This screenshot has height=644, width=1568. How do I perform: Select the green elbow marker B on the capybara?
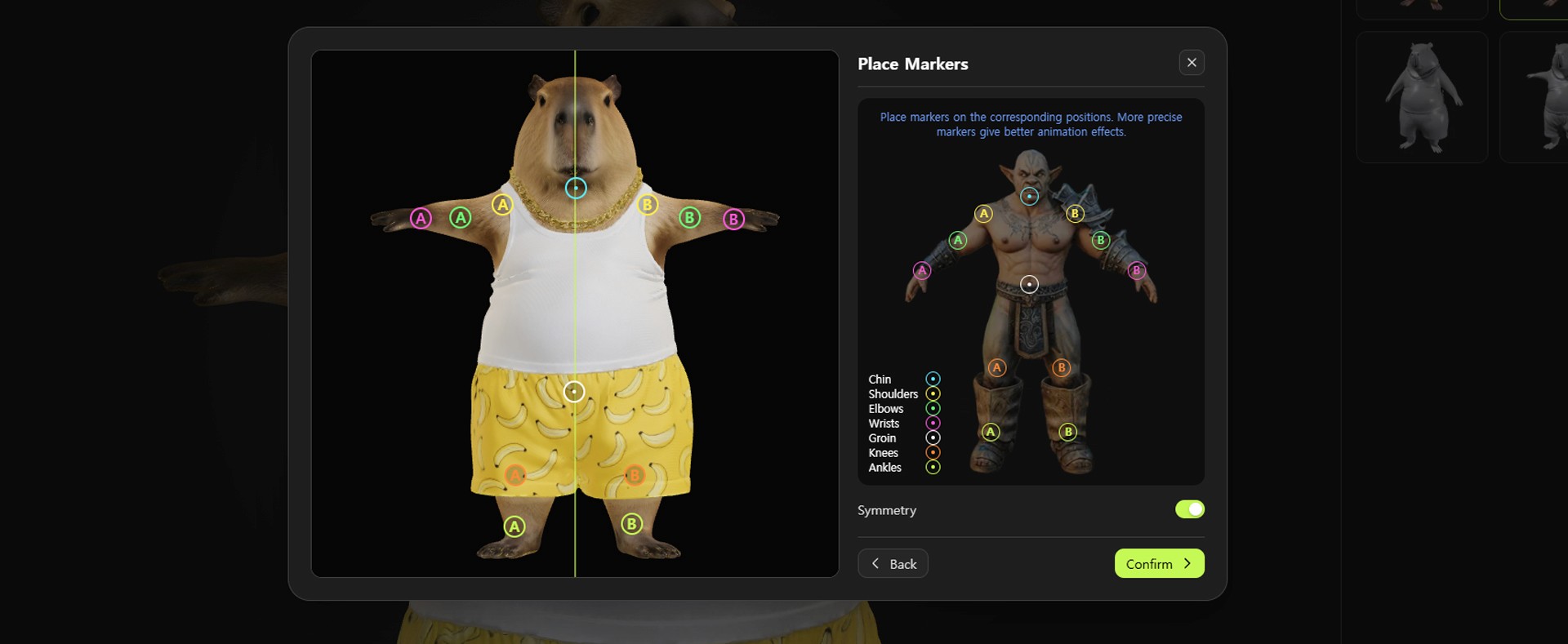click(x=690, y=218)
